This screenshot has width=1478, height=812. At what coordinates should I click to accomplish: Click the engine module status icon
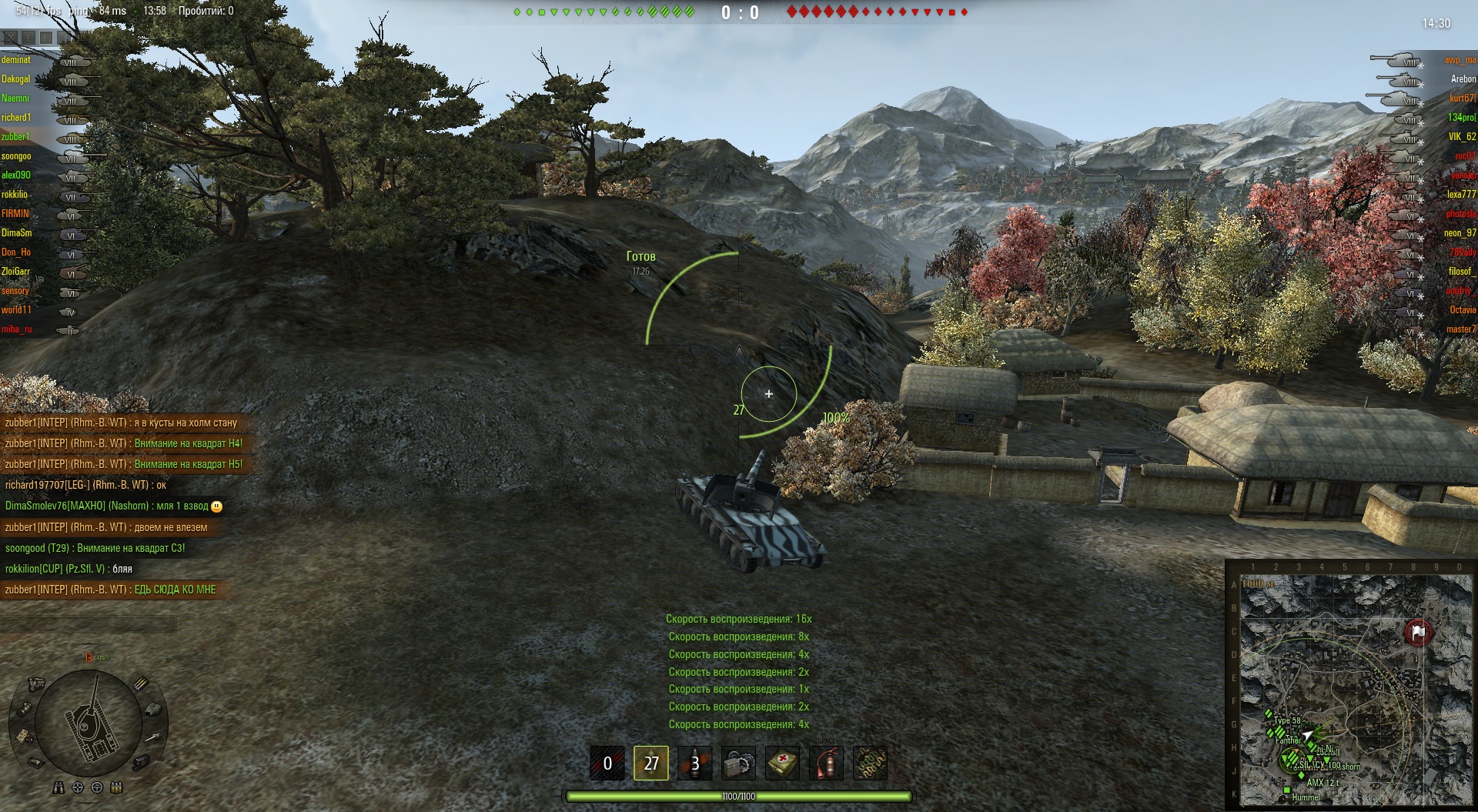click(36, 683)
